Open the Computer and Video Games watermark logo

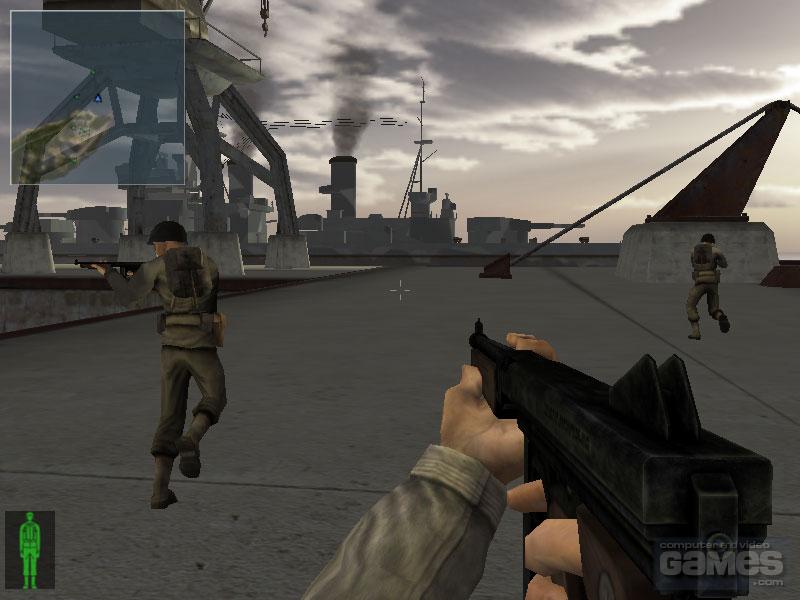point(720,563)
